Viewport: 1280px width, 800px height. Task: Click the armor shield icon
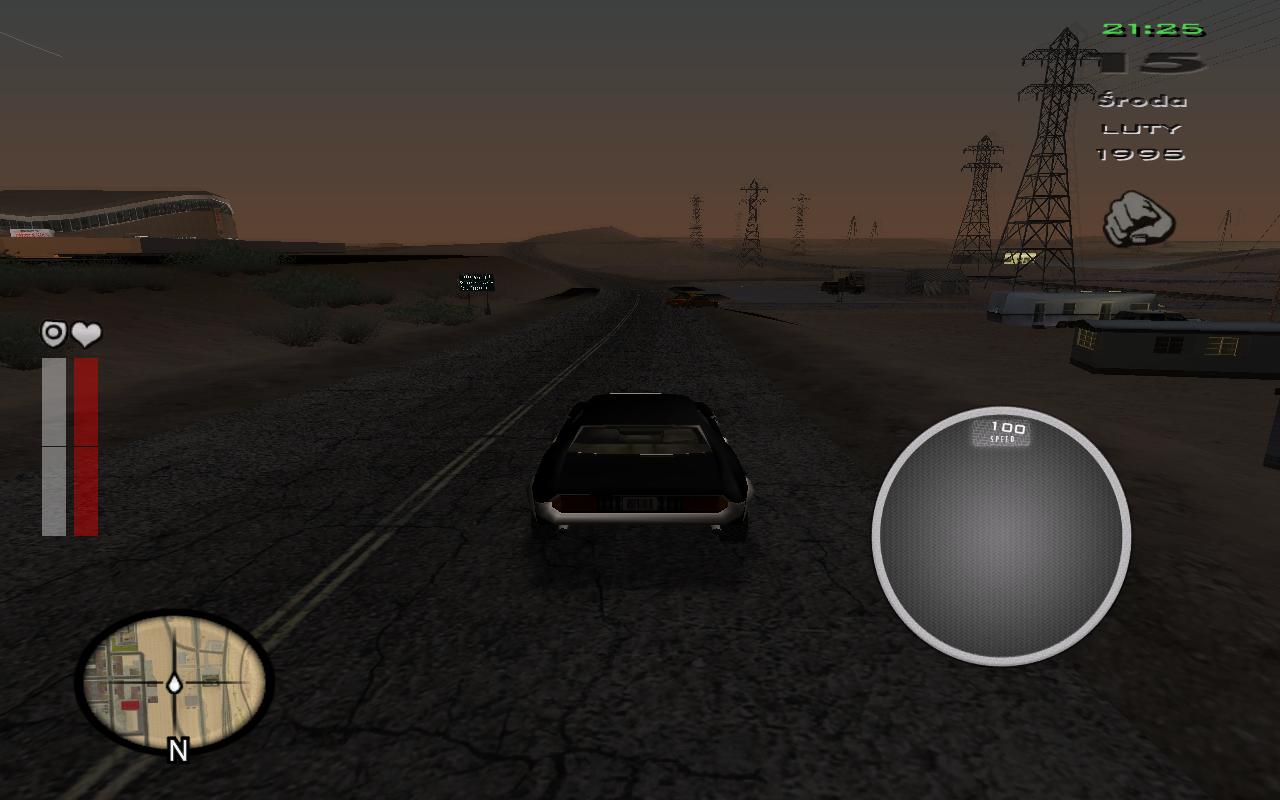coord(54,334)
